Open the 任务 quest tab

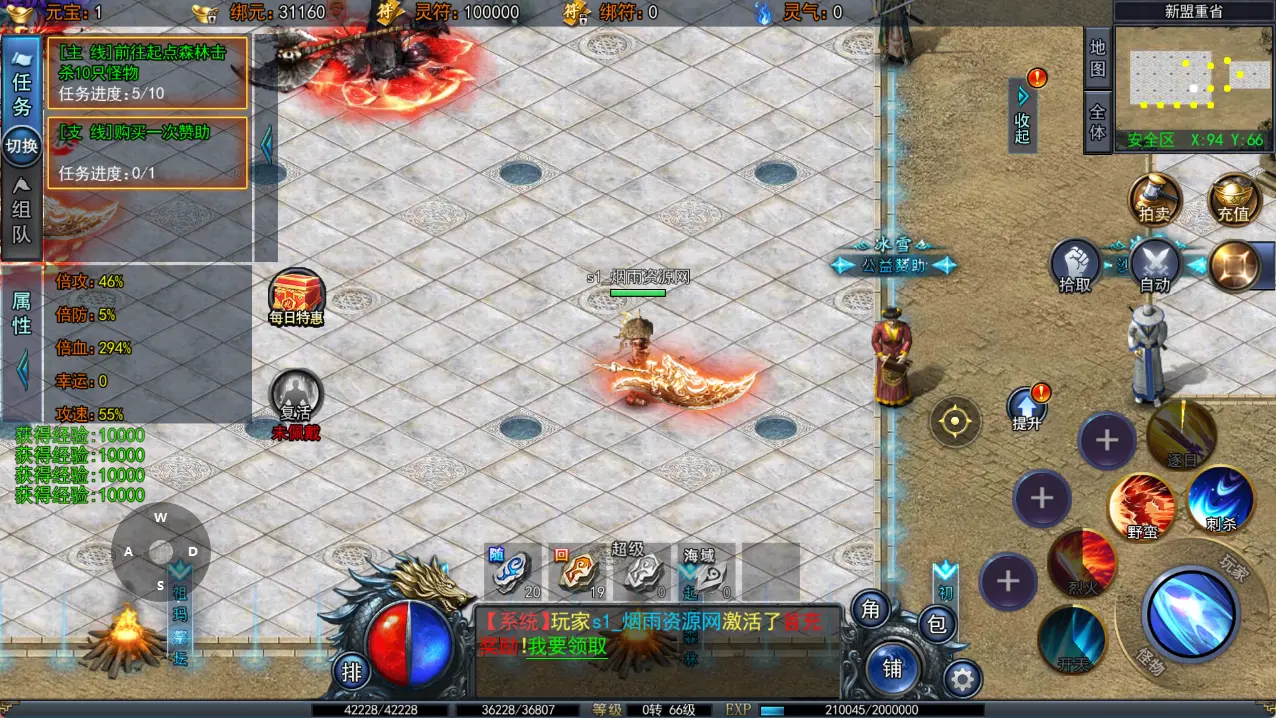pyautogui.click(x=22, y=83)
